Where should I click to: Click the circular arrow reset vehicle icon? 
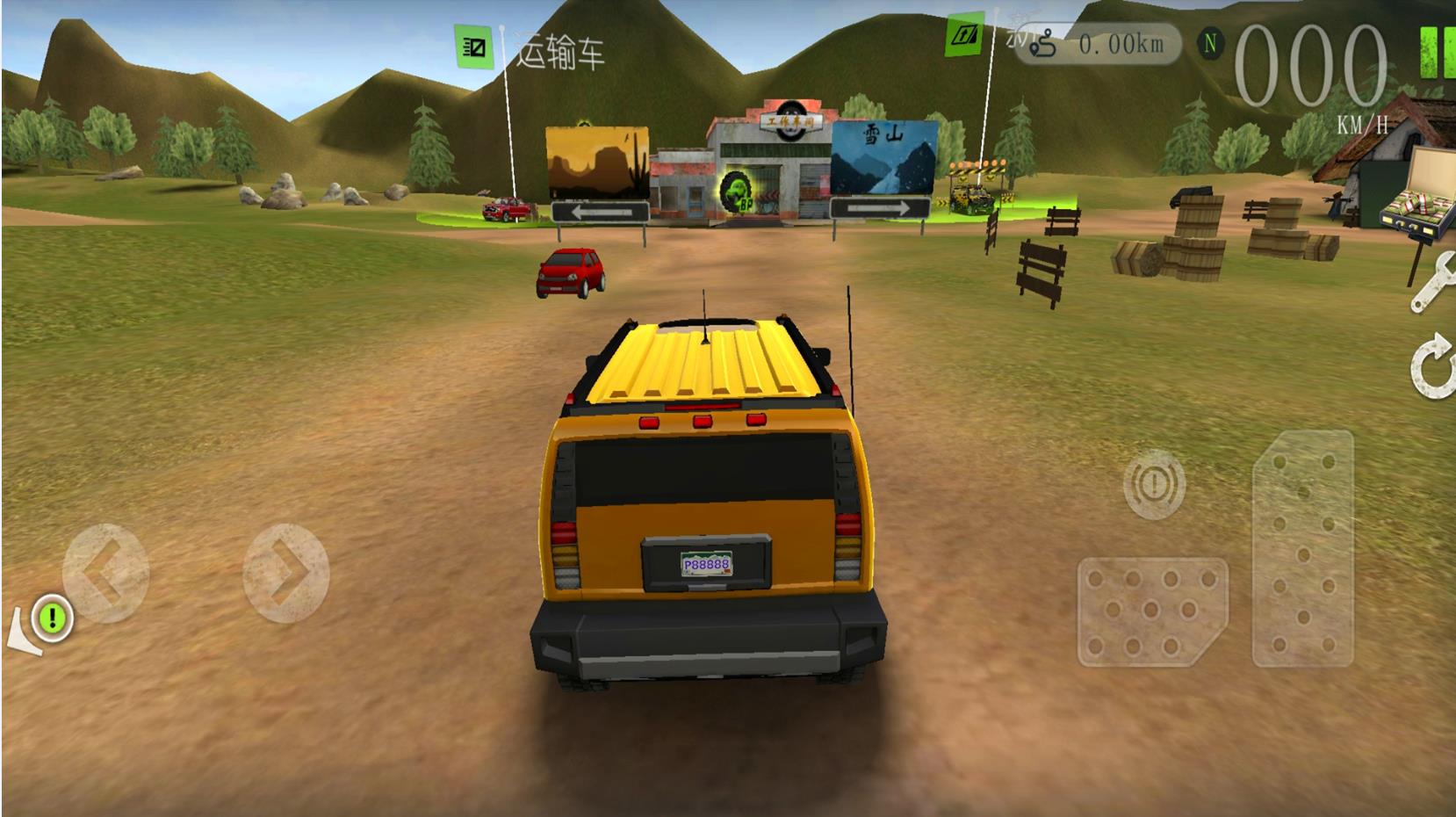point(1433,365)
